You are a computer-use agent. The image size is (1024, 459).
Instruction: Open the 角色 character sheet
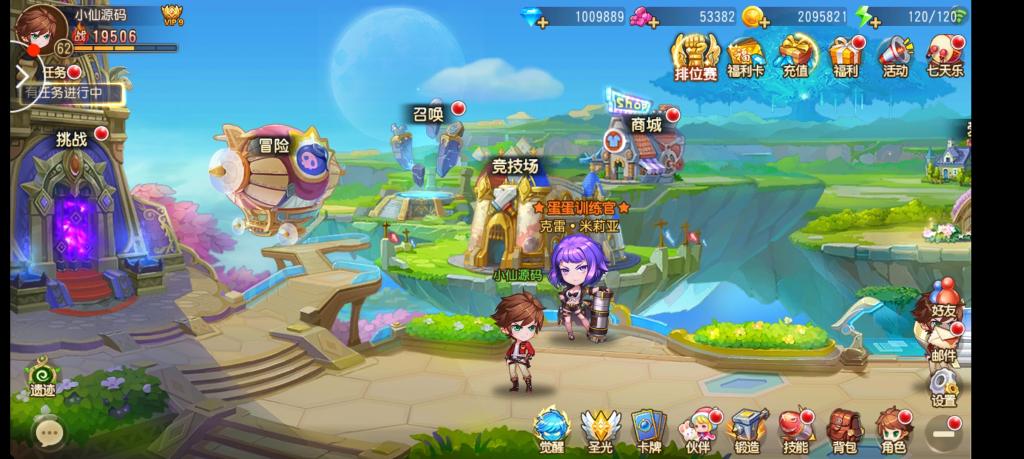click(892, 431)
